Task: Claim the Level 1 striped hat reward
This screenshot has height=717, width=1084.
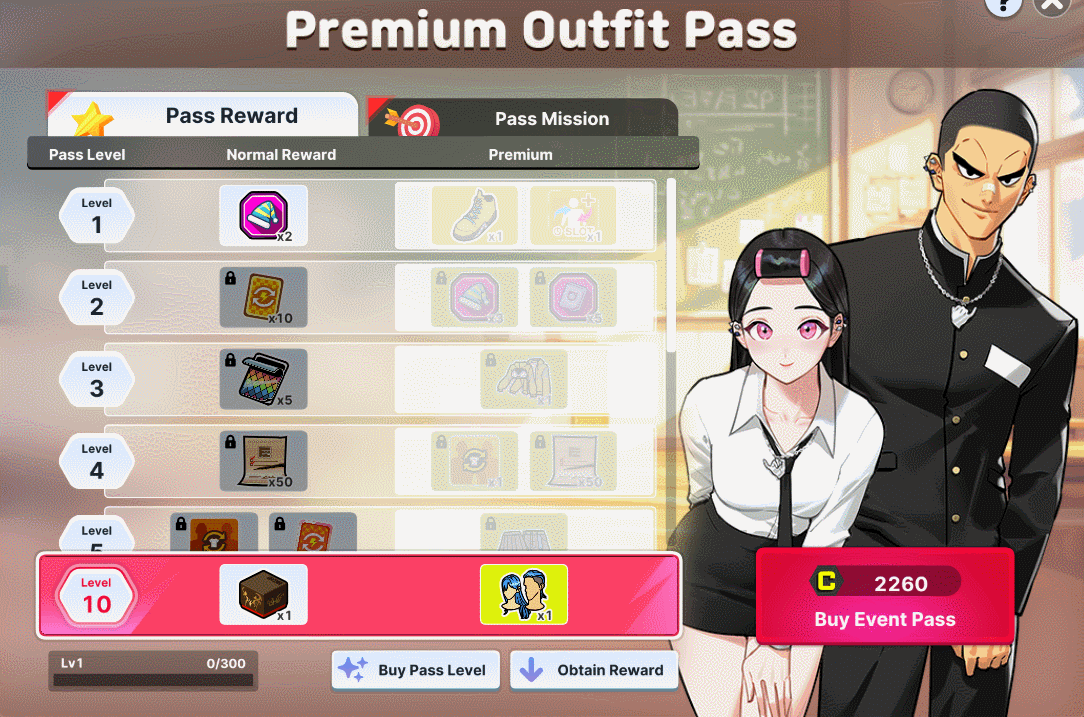Action: click(x=263, y=215)
